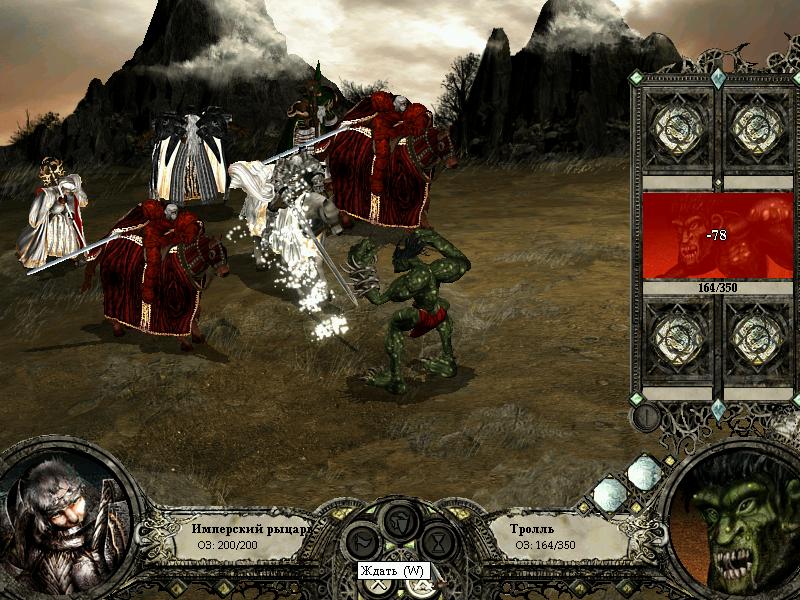The image size is (800, 600).
Task: Retreat using the flag button
Action: pyautogui.click(x=361, y=543)
